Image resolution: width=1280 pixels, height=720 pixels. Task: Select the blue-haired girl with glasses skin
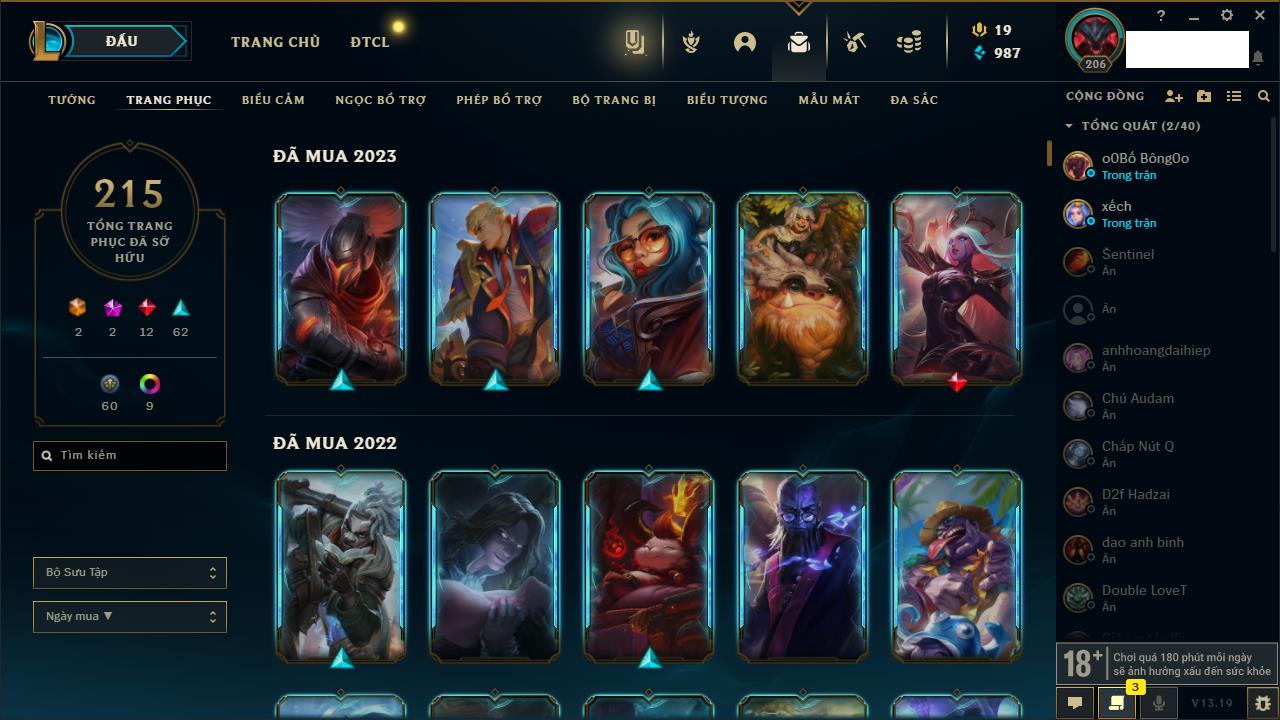click(x=649, y=288)
